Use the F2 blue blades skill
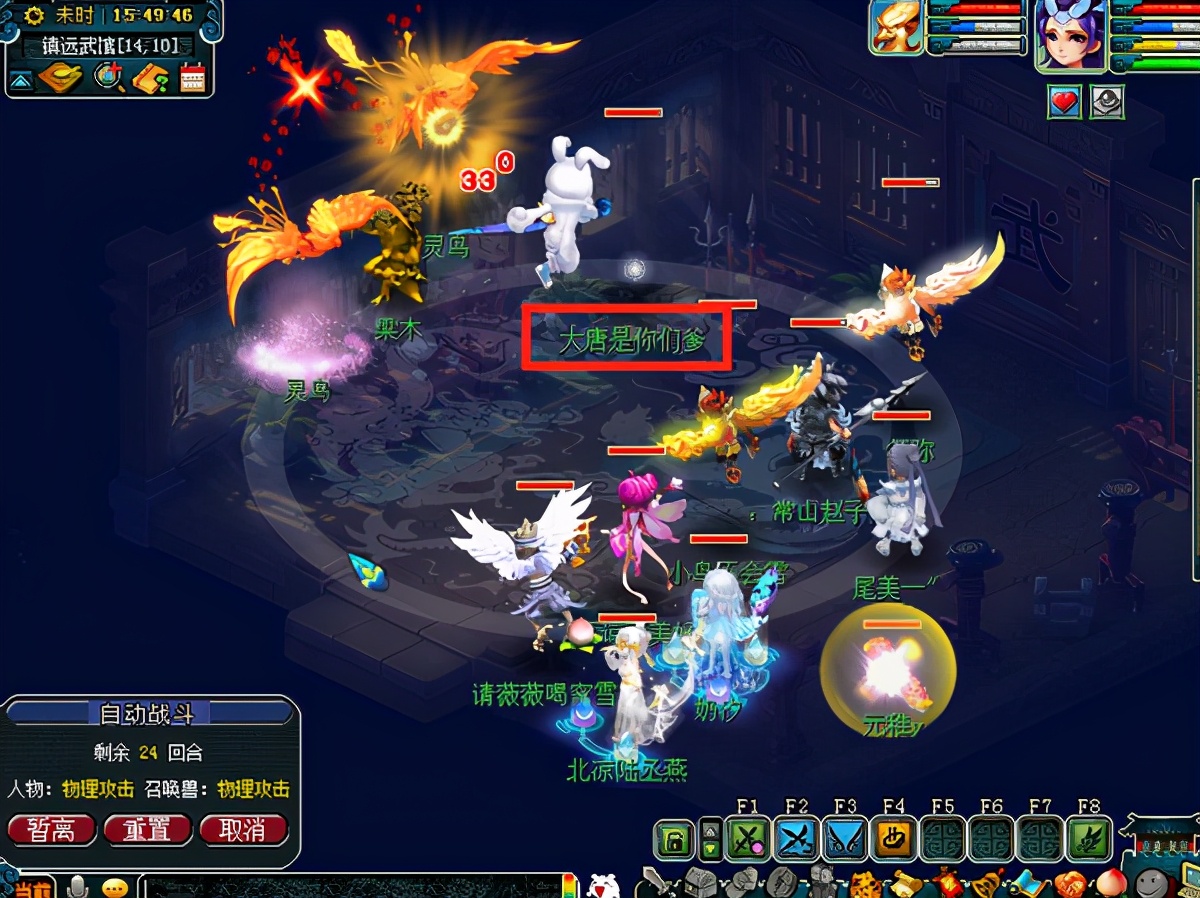 [796, 839]
